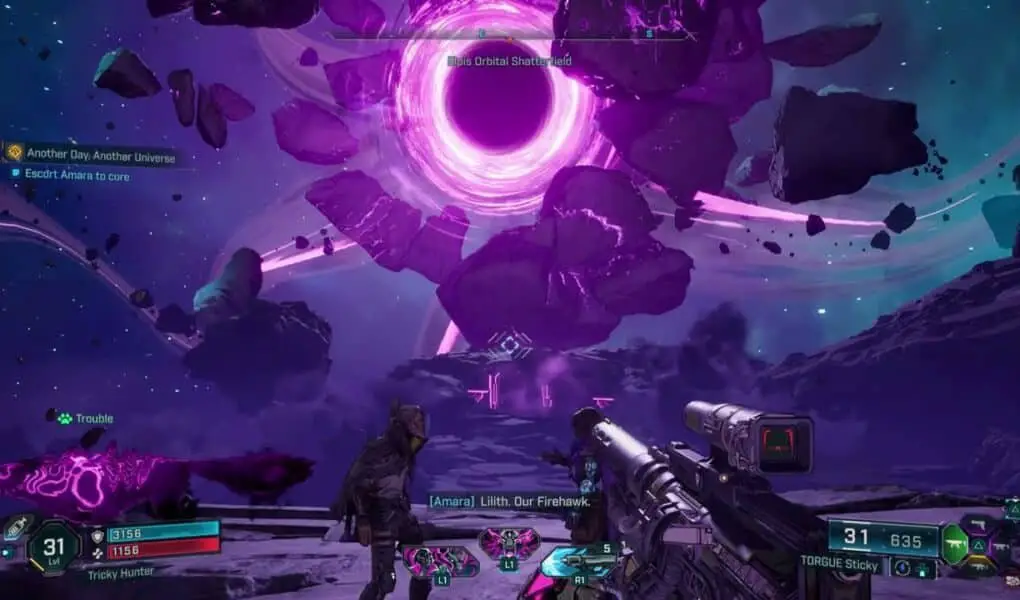Select the syringe icon beside the level badge

pos(14,527)
